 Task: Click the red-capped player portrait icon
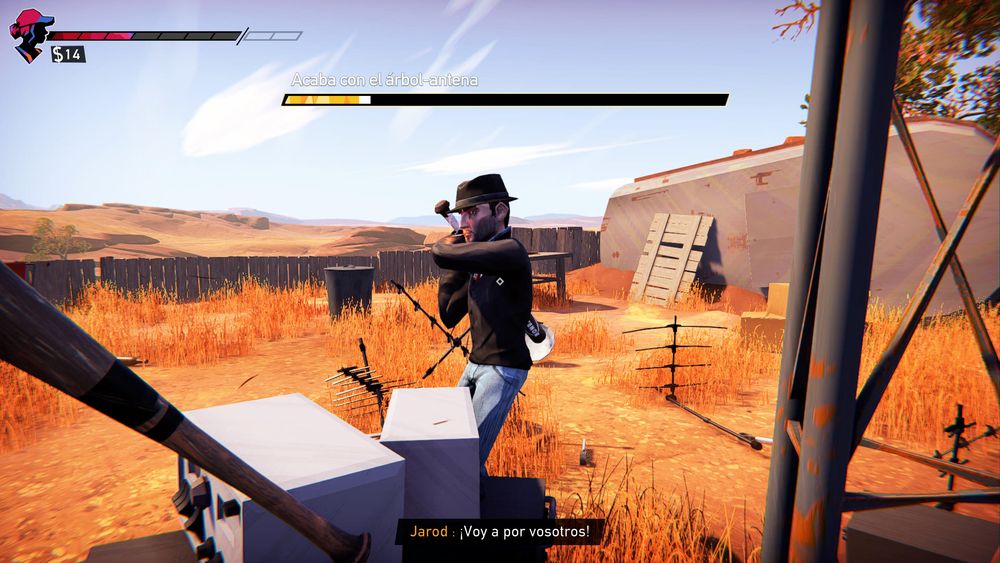[29, 34]
